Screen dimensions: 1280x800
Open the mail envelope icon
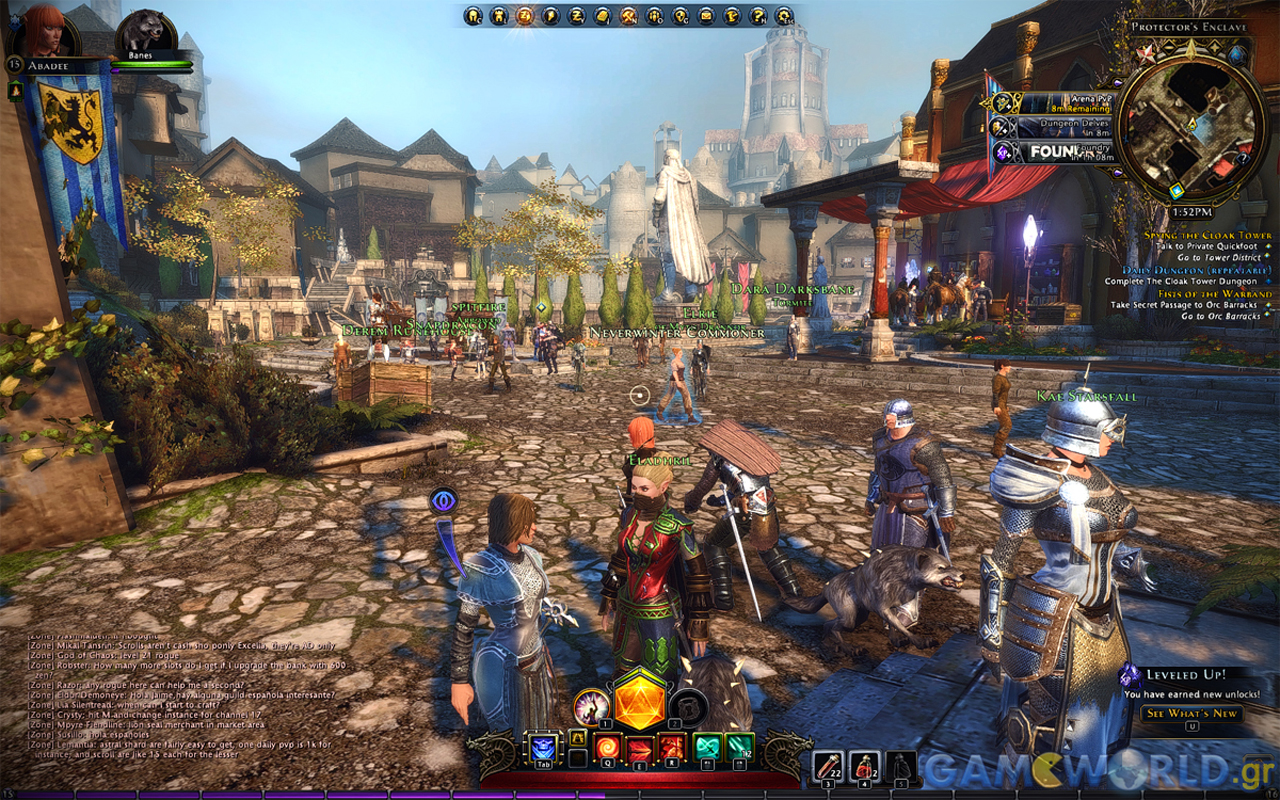[707, 16]
